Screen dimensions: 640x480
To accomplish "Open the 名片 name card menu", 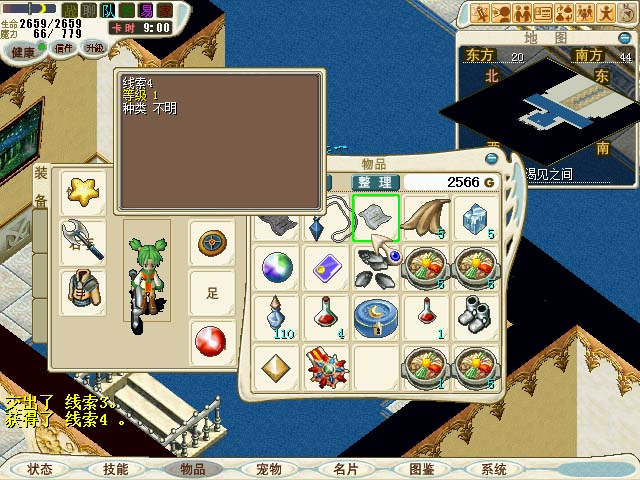I will [x=346, y=468].
